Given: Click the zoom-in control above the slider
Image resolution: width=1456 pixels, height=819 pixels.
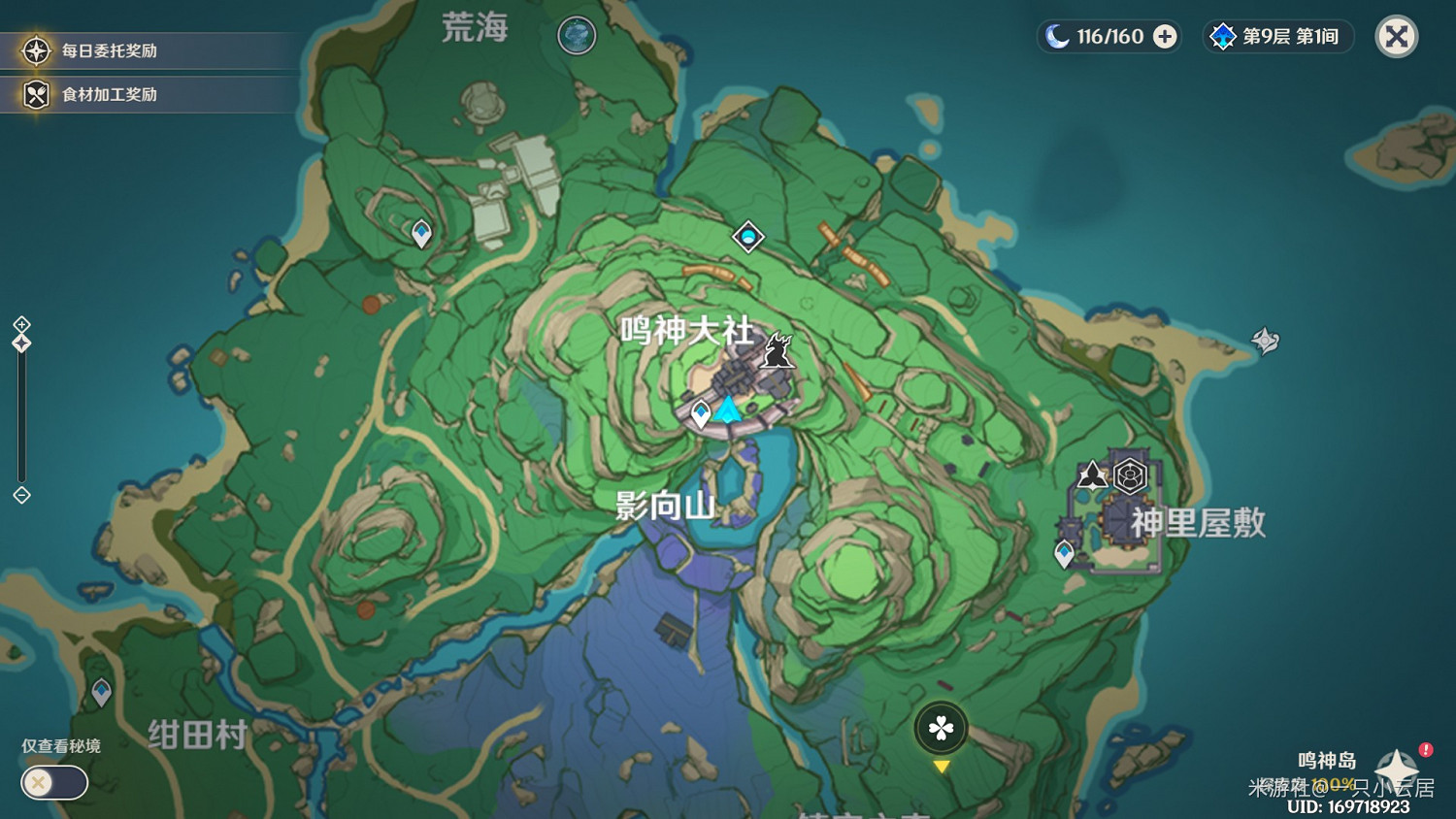Looking at the screenshot, I should [x=20, y=324].
